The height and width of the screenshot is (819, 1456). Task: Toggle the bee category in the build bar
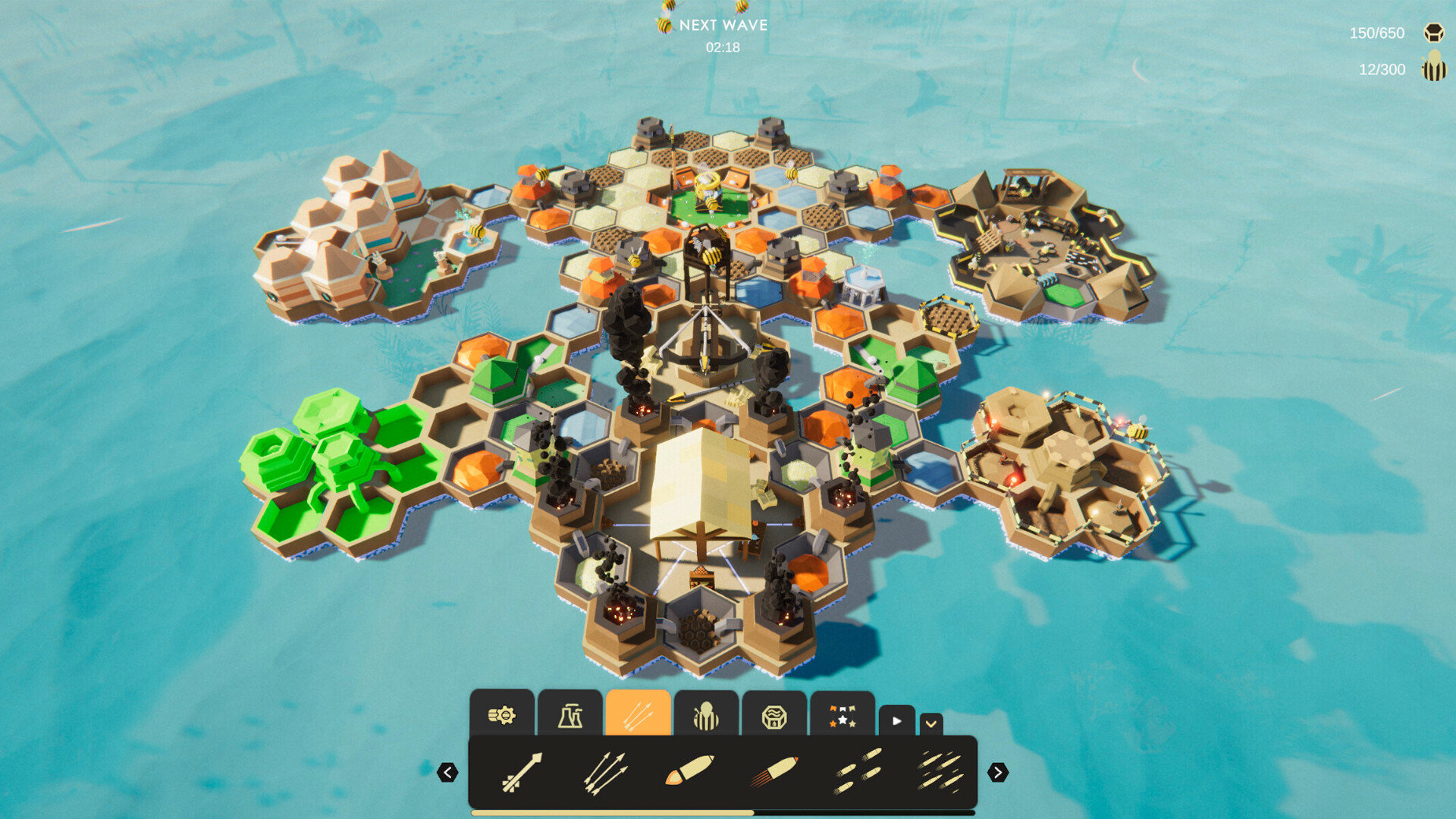click(706, 714)
